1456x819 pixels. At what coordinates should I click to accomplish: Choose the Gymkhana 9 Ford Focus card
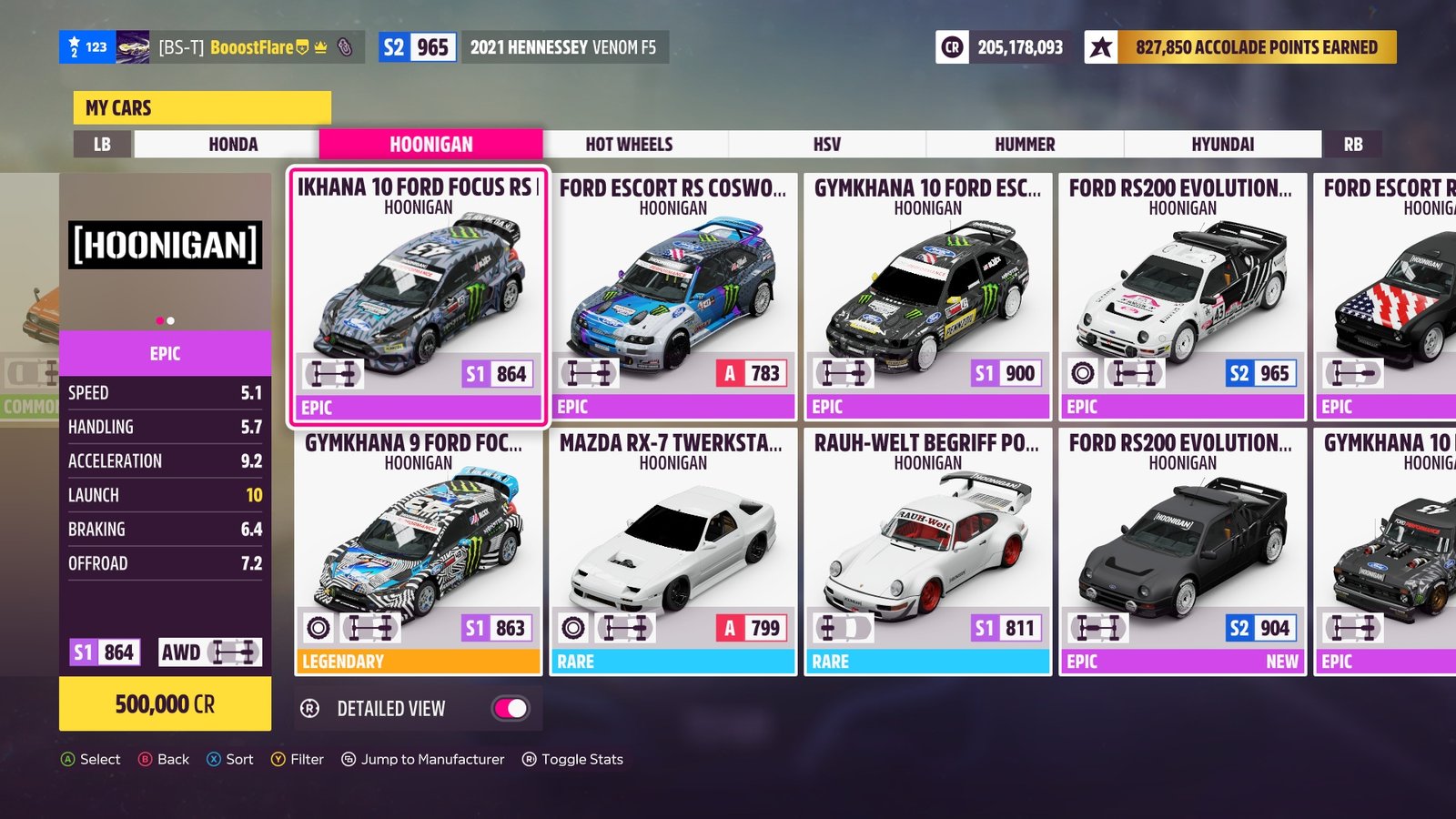pos(419,551)
